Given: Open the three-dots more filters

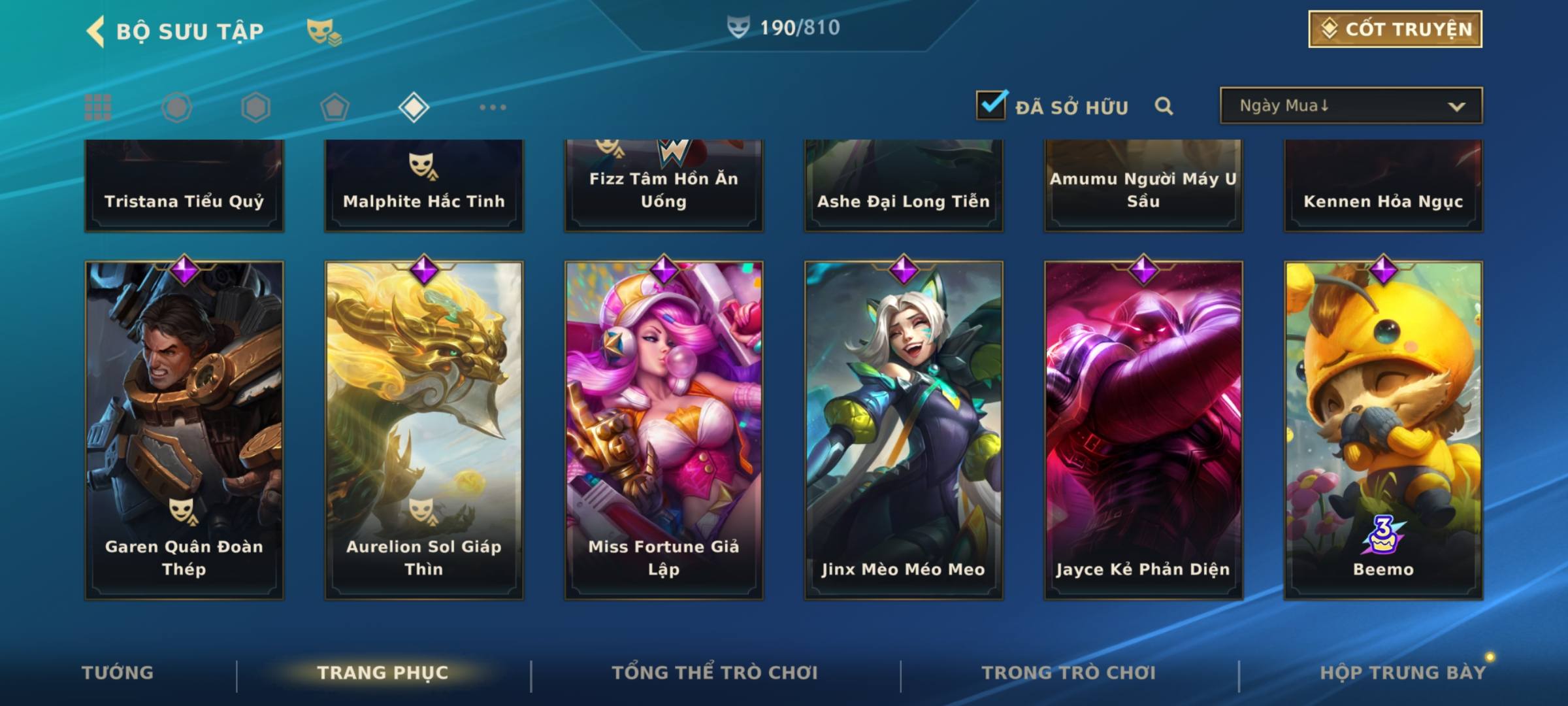Looking at the screenshot, I should coord(493,107).
